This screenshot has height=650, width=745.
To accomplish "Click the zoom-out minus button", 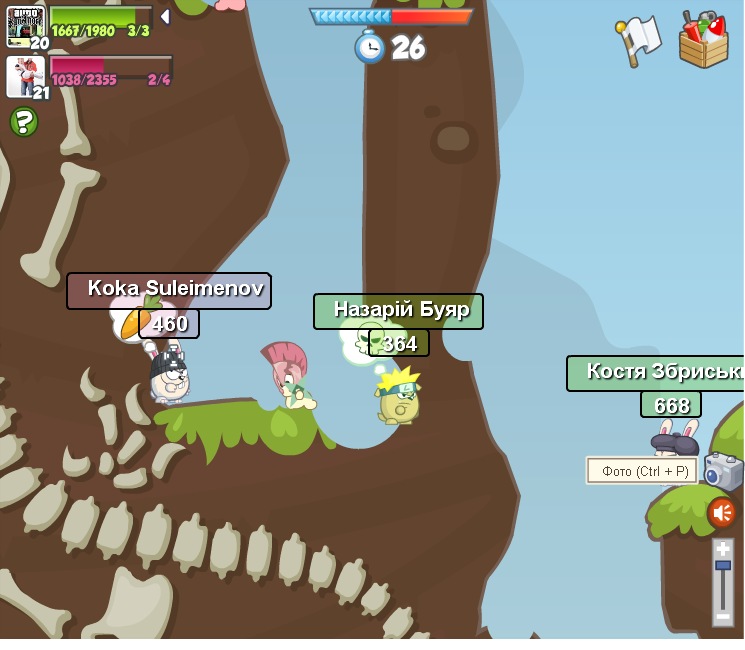I will [x=722, y=617].
